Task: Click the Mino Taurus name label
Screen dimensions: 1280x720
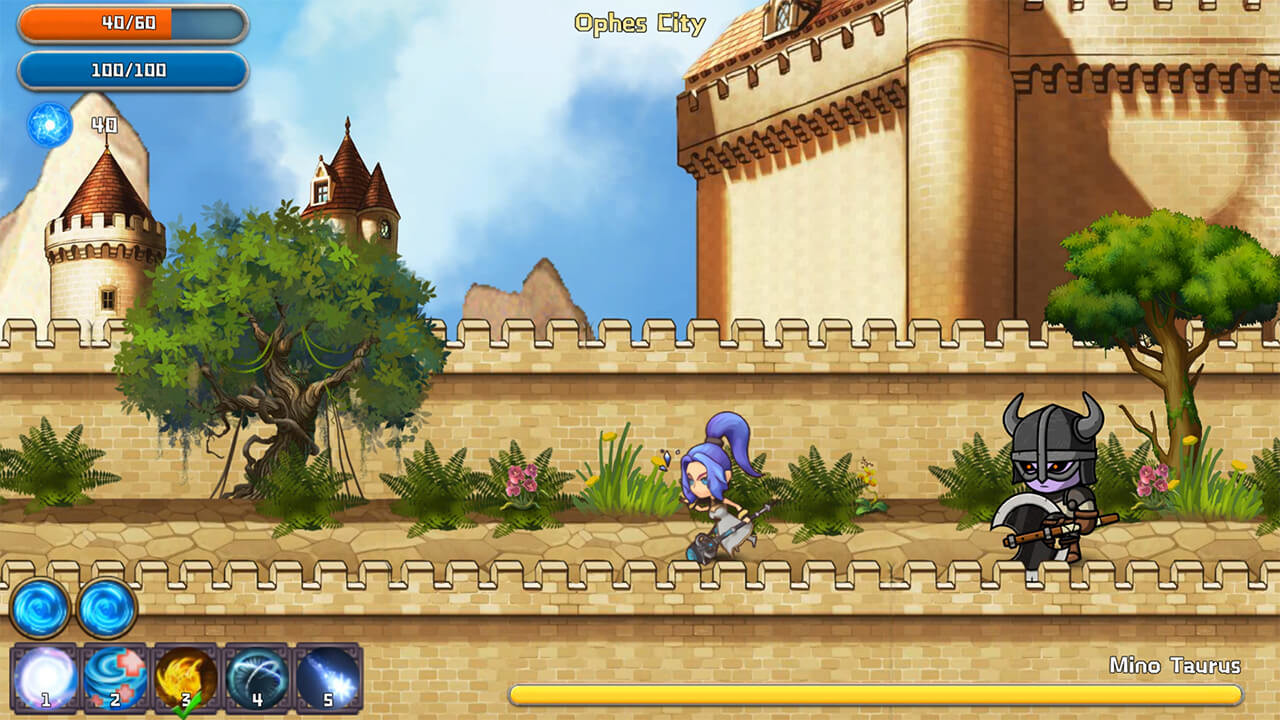Action: [1176, 662]
